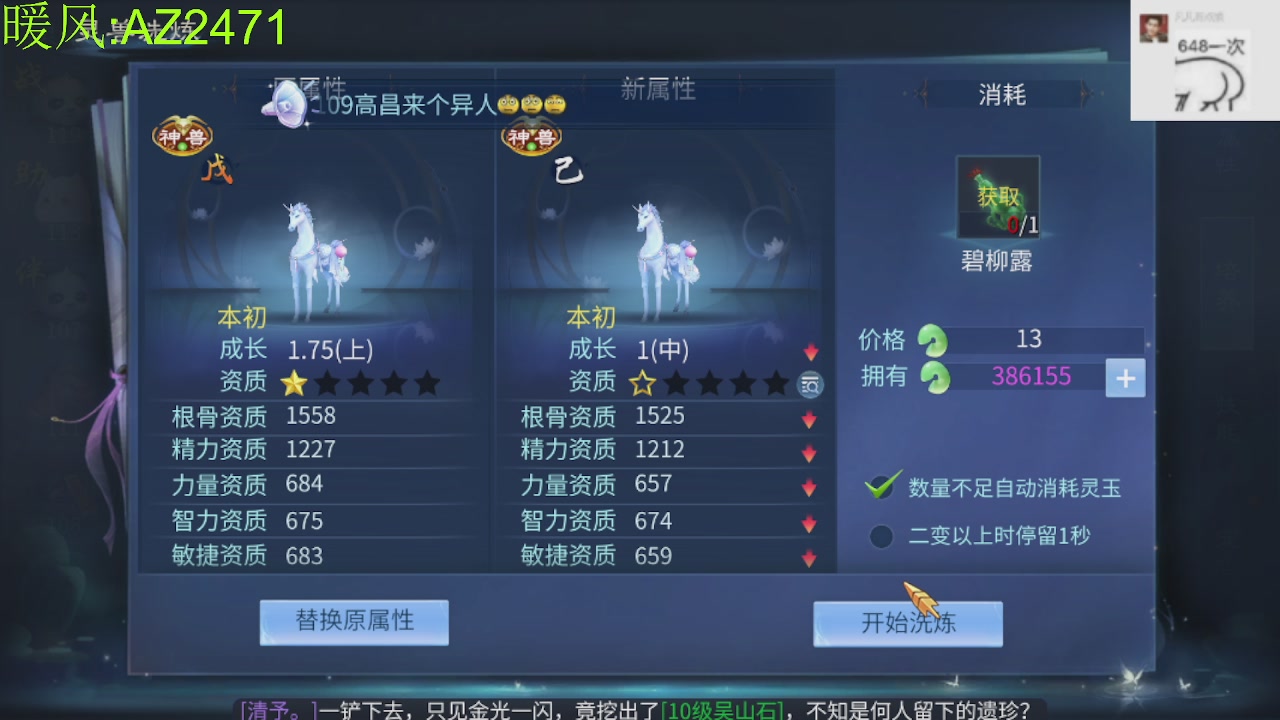Screen dimensions: 1280x720
Task: Click the plus button next to 386155
Action: click(x=1125, y=379)
